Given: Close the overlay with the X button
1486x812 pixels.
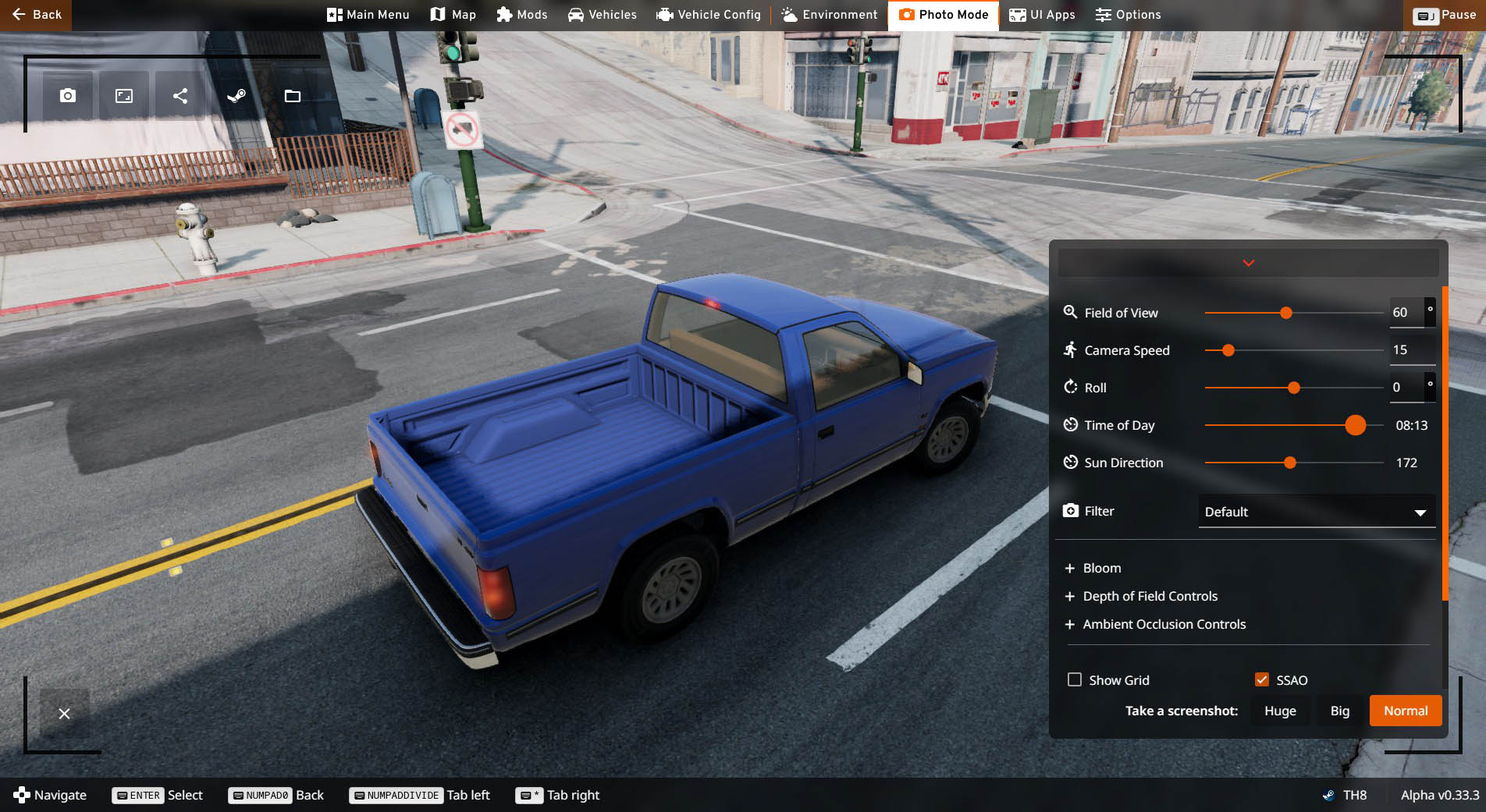Looking at the screenshot, I should (65, 714).
